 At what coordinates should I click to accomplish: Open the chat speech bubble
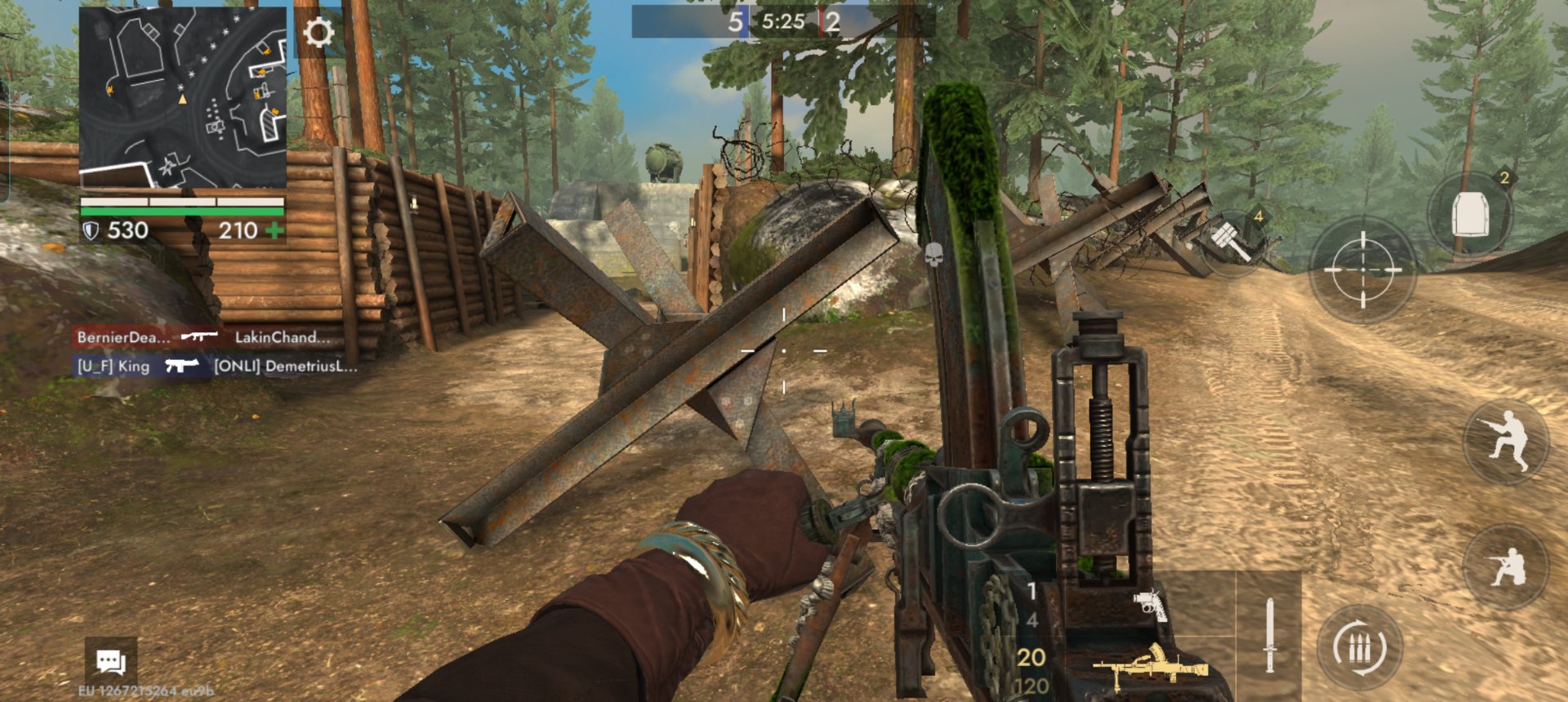(x=110, y=661)
